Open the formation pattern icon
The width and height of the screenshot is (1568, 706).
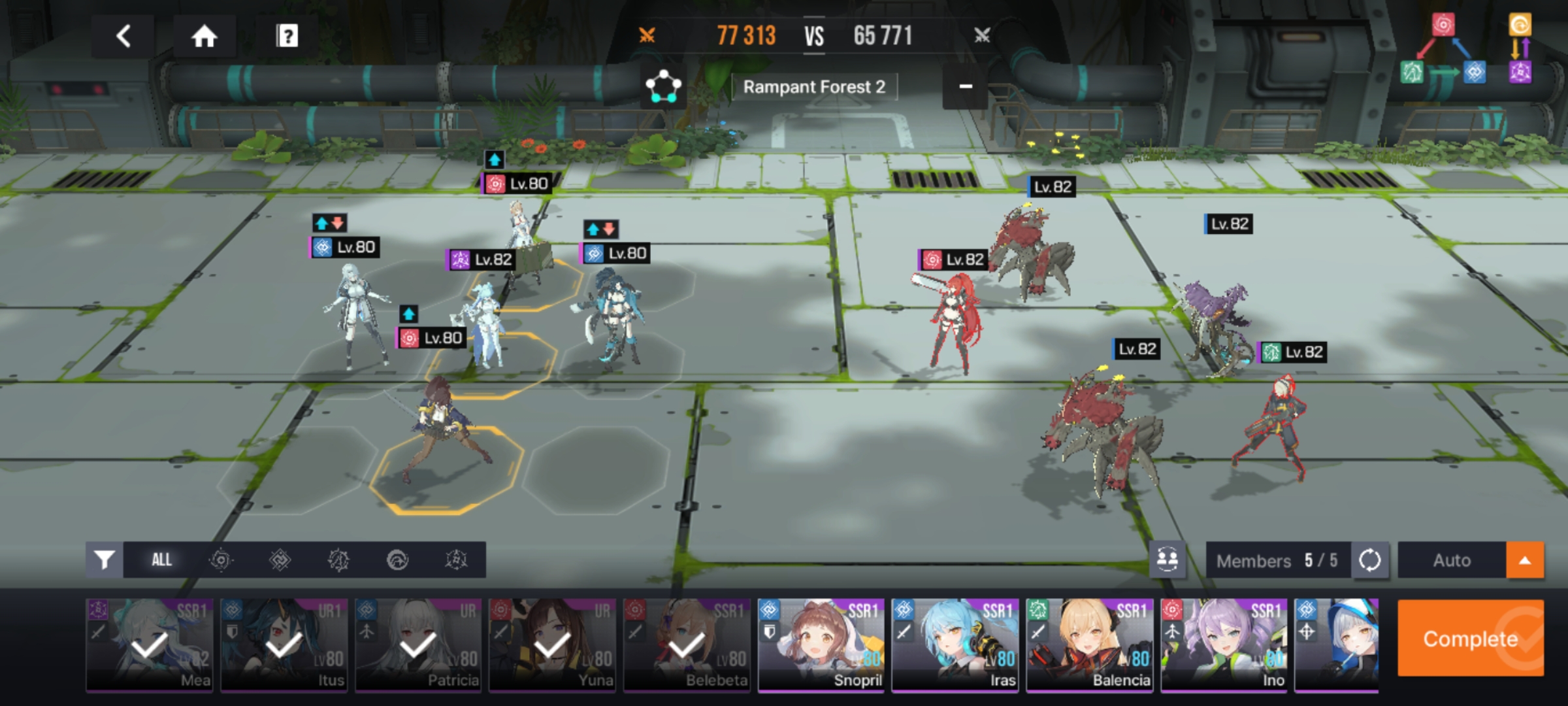tap(663, 86)
